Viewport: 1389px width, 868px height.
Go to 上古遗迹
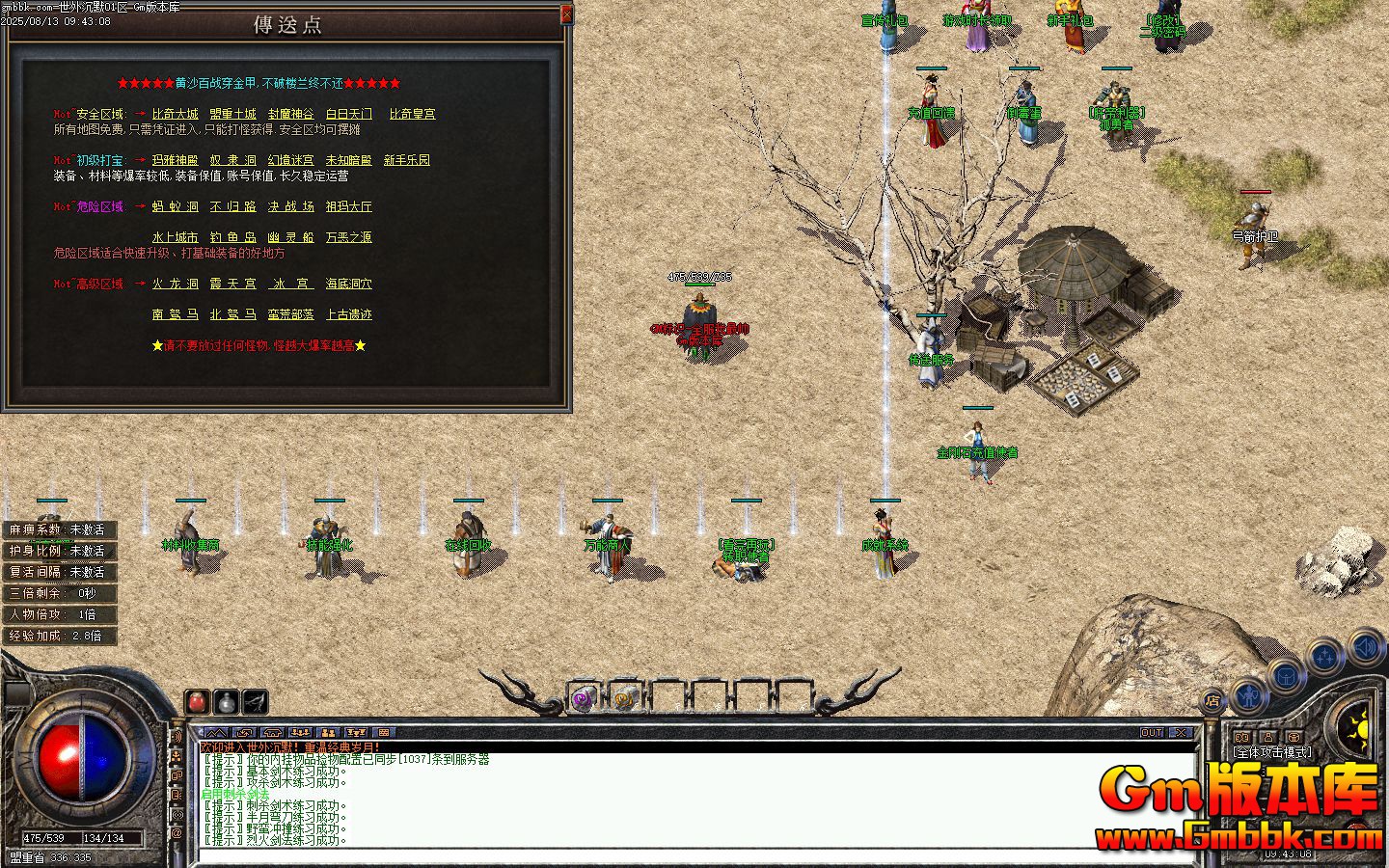[348, 314]
